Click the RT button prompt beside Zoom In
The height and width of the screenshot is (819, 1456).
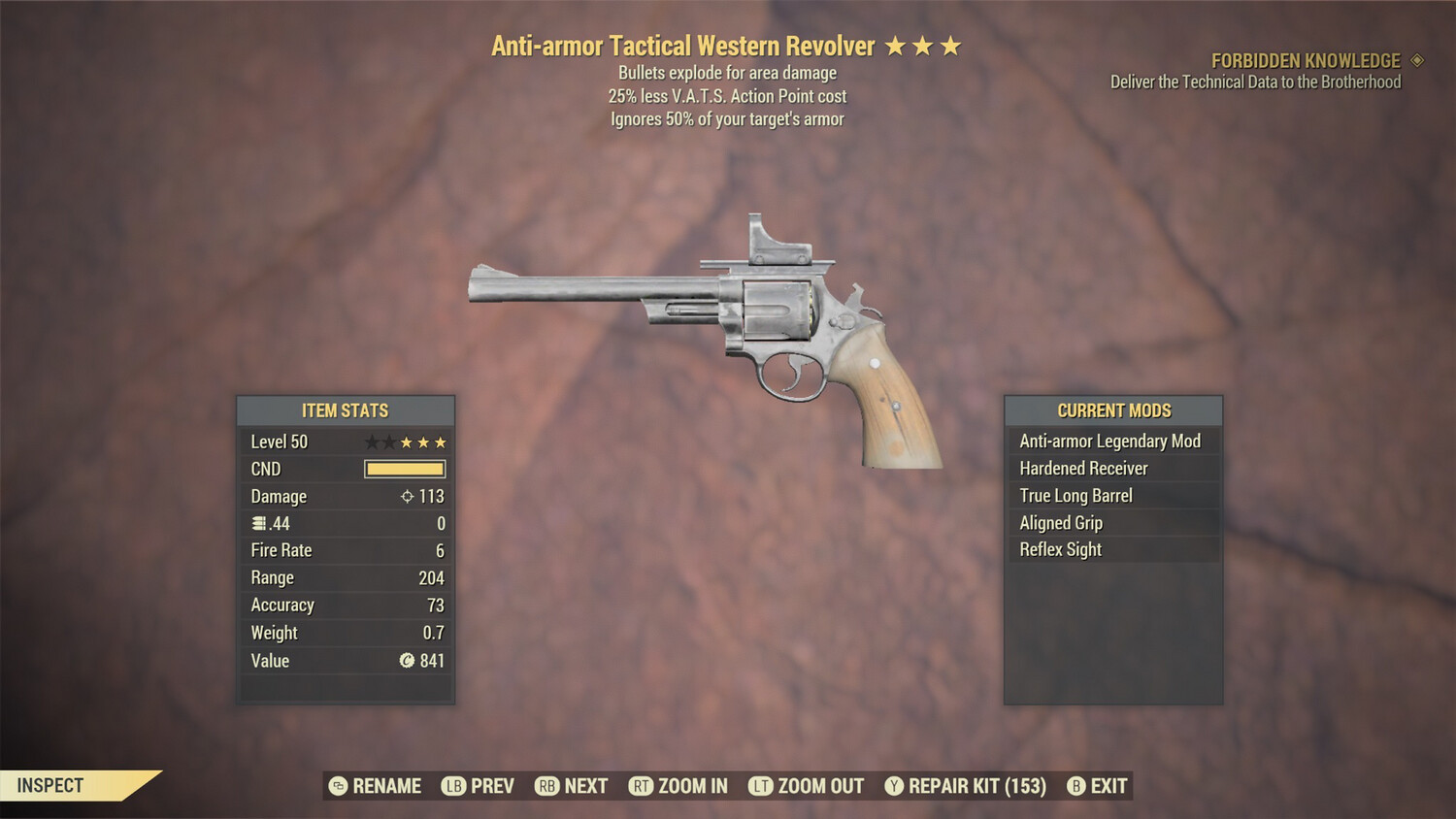(x=643, y=786)
